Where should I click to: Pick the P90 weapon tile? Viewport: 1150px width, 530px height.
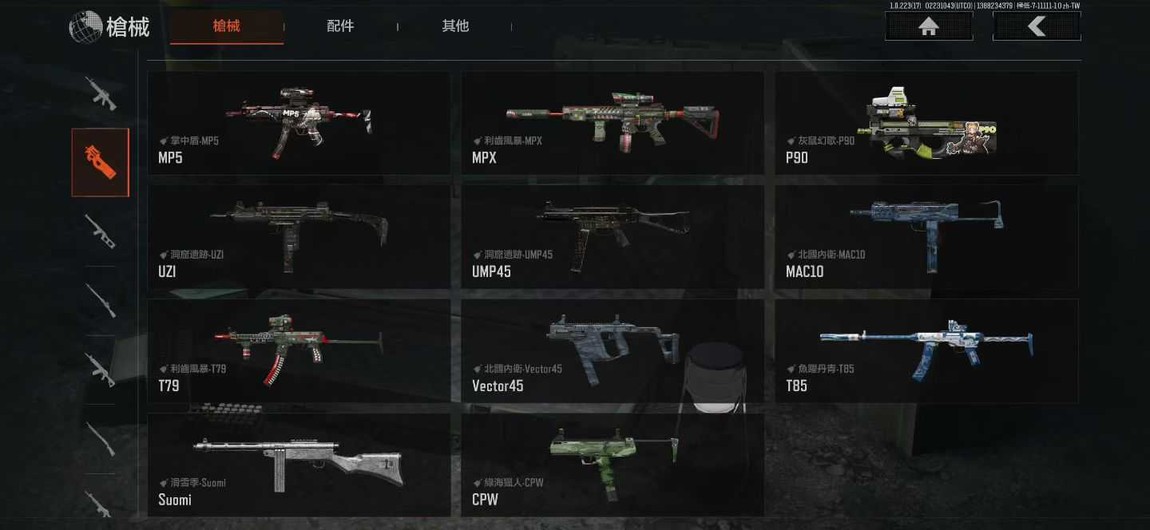tap(926, 123)
